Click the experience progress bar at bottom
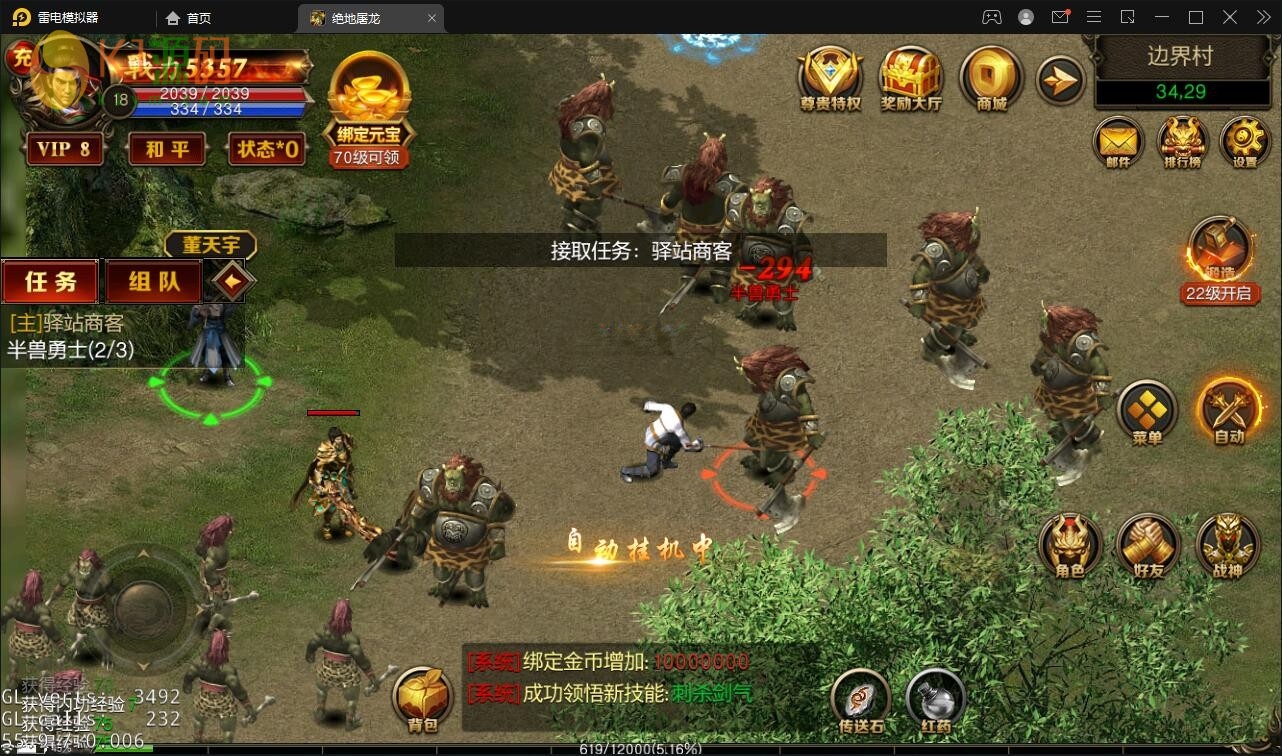The height and width of the screenshot is (756, 1282). (x=641, y=746)
